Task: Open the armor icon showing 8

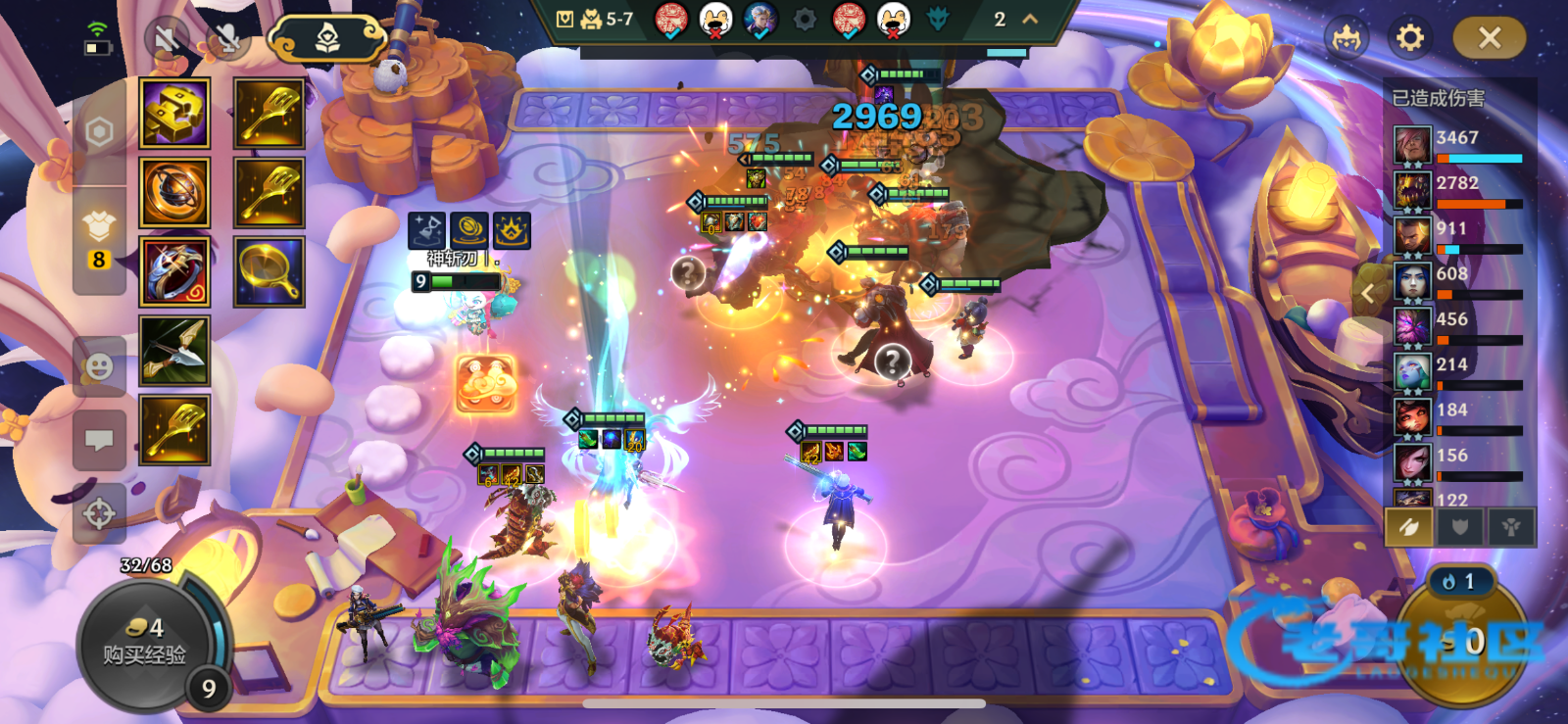Action: click(99, 240)
